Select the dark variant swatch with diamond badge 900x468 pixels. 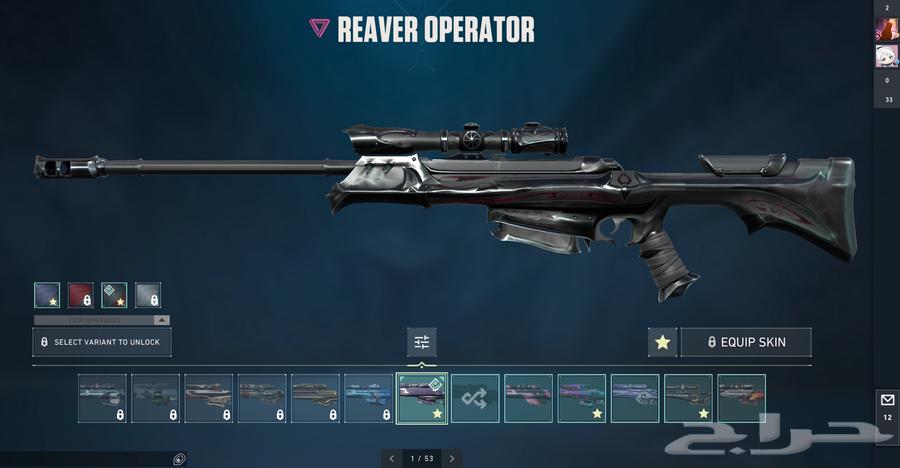click(114, 295)
